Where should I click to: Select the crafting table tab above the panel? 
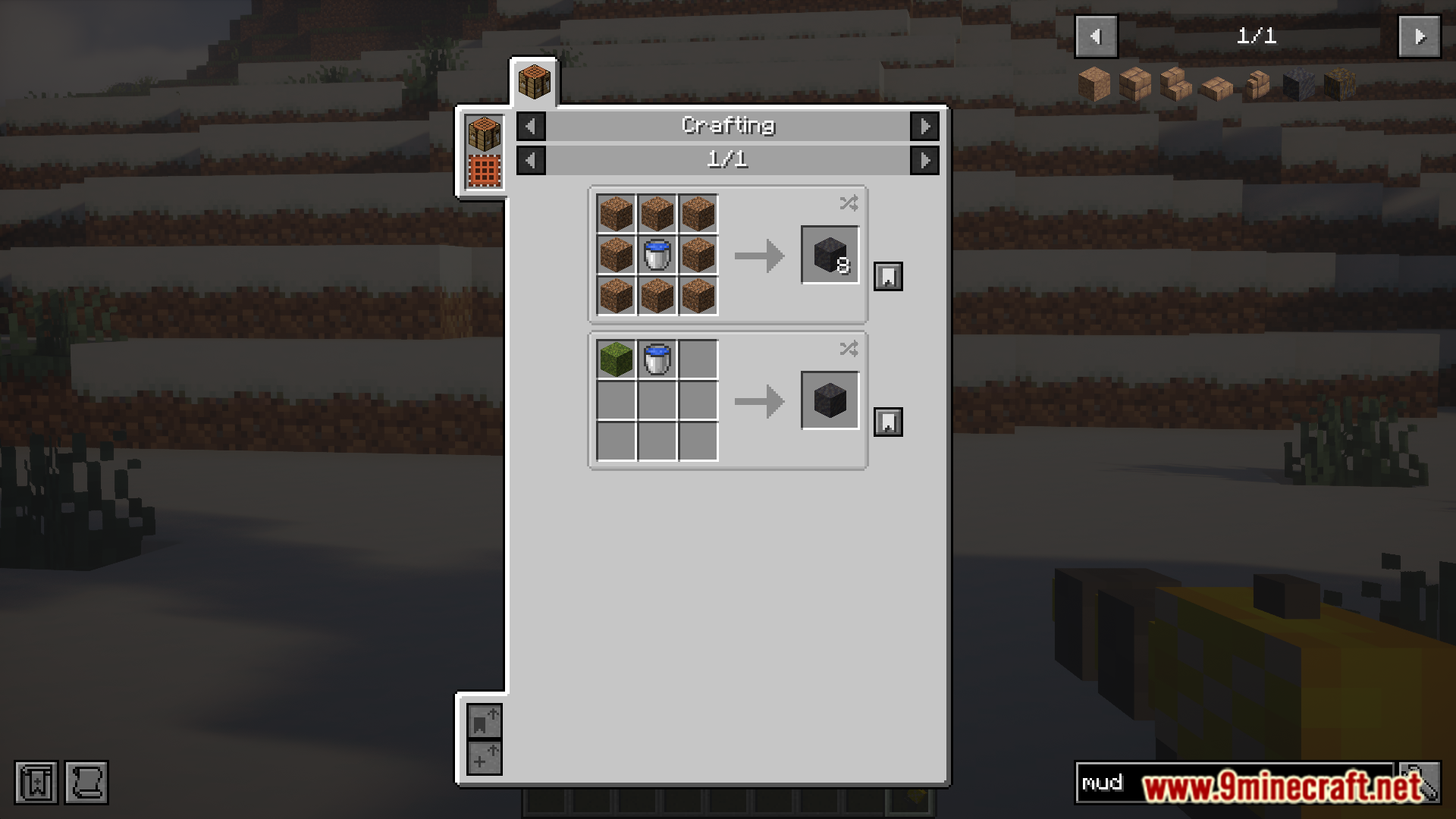point(534,82)
